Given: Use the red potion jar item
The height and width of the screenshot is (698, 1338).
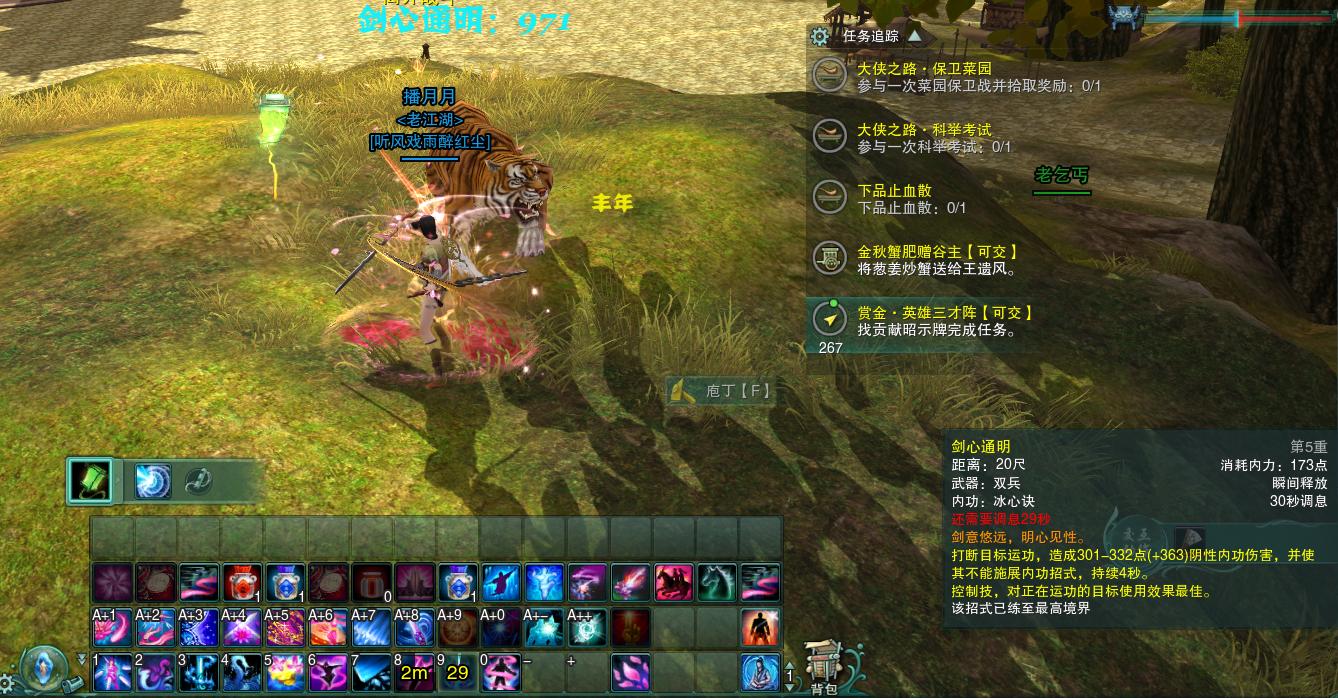Looking at the screenshot, I should coord(241,583).
